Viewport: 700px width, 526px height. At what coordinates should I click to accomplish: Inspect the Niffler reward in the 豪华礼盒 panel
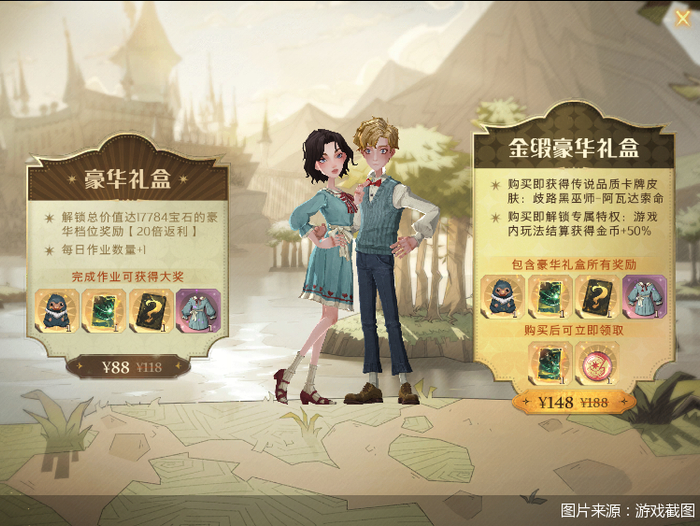click(57, 308)
